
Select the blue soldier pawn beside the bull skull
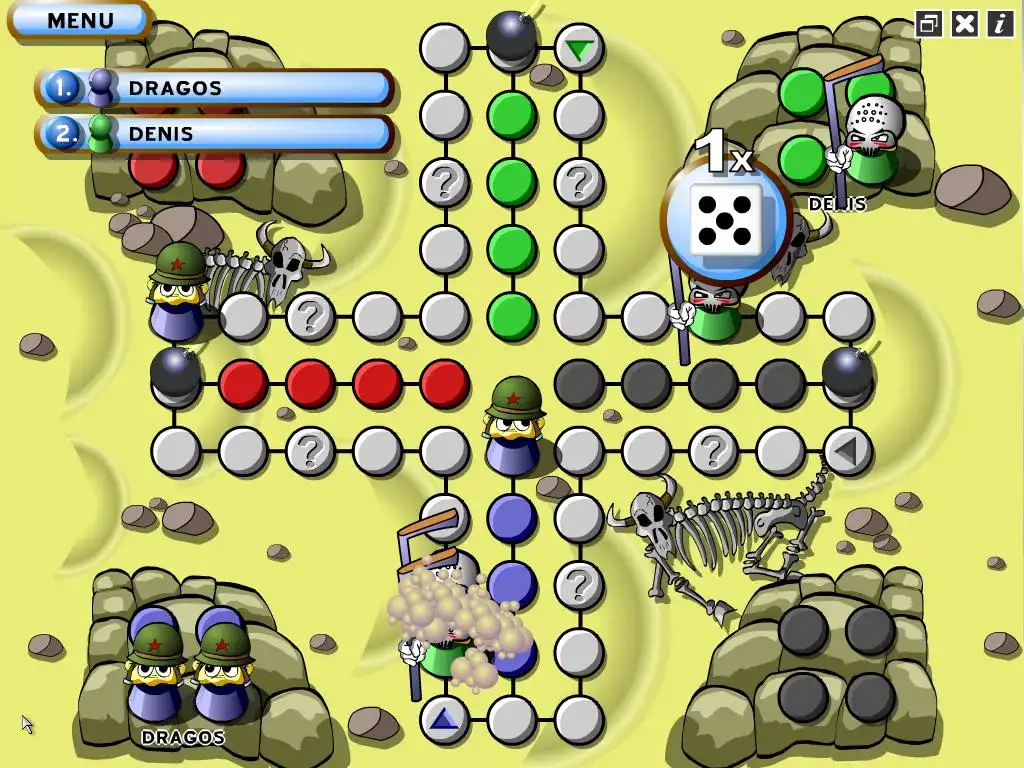coord(178,292)
